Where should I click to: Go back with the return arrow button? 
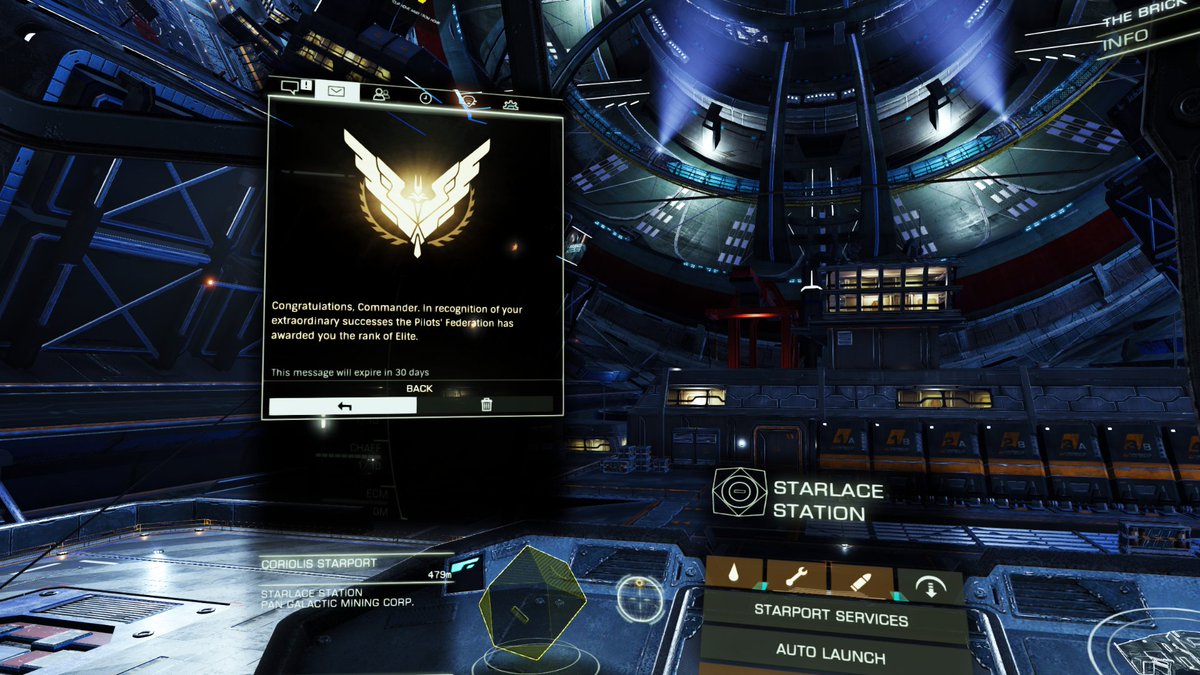click(x=342, y=405)
